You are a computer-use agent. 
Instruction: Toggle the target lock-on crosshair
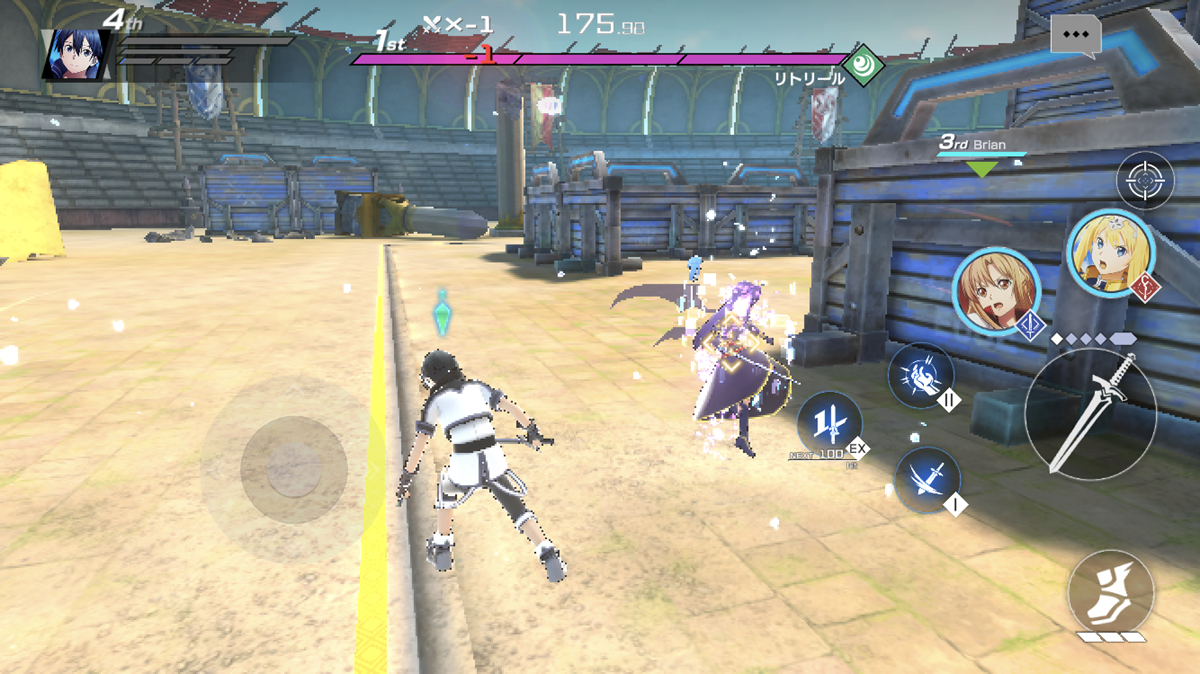1145,181
